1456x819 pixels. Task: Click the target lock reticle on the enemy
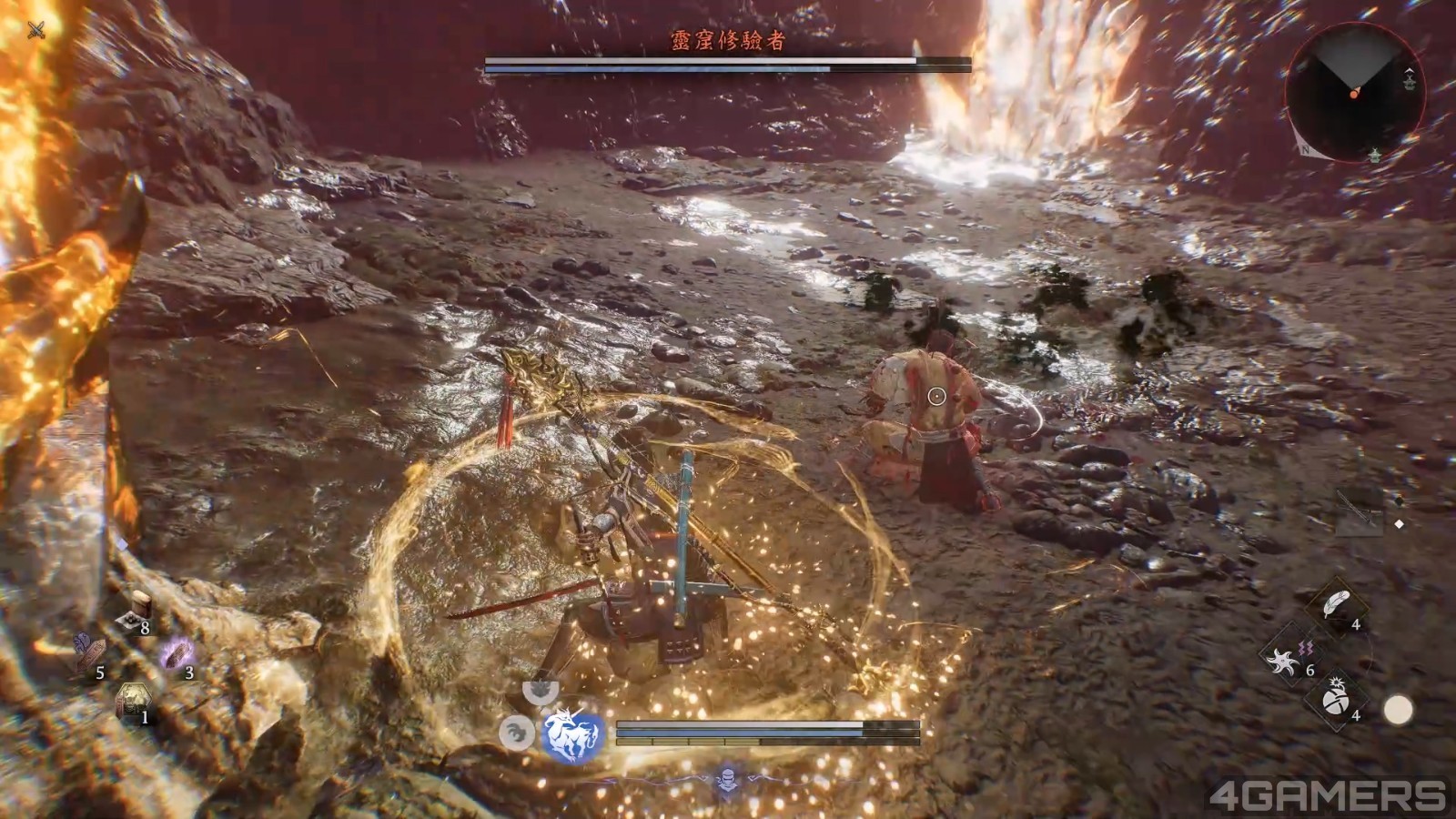936,395
